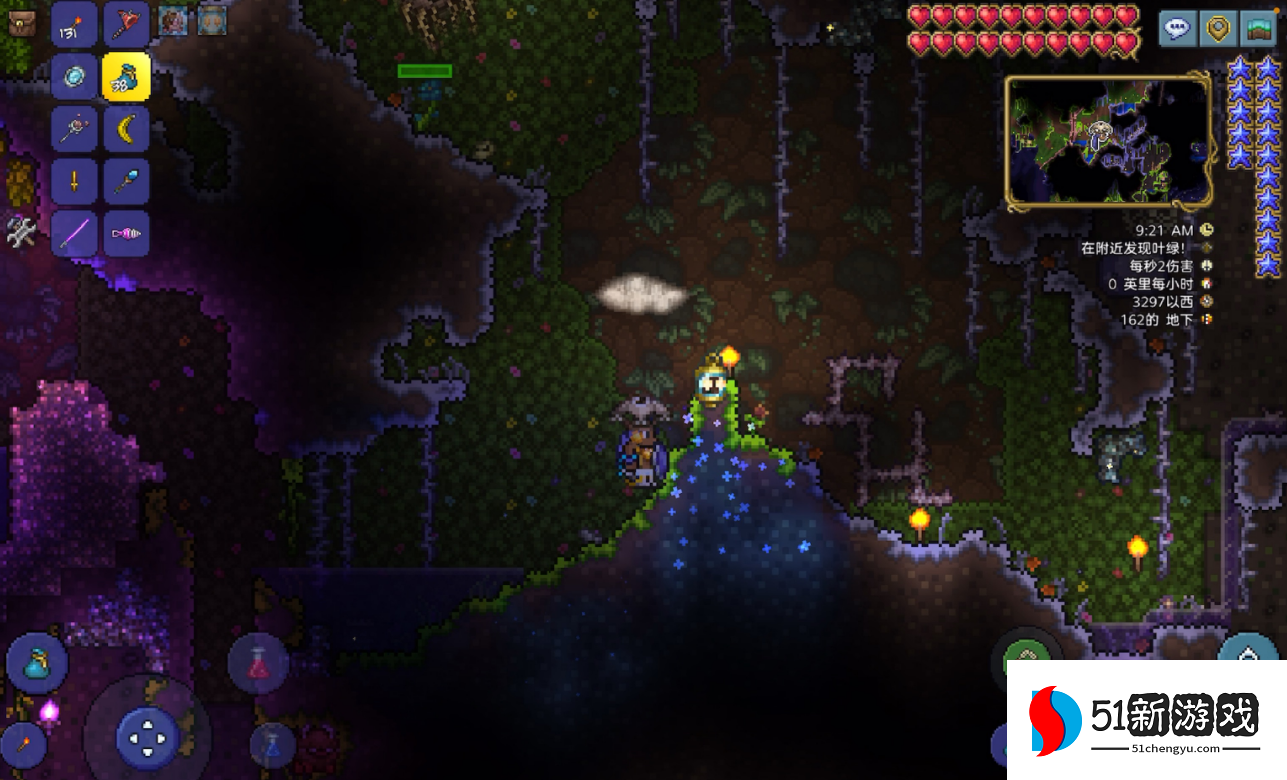
Task: Select the yellow banana-shaped boomerang slot
Action: 127,130
